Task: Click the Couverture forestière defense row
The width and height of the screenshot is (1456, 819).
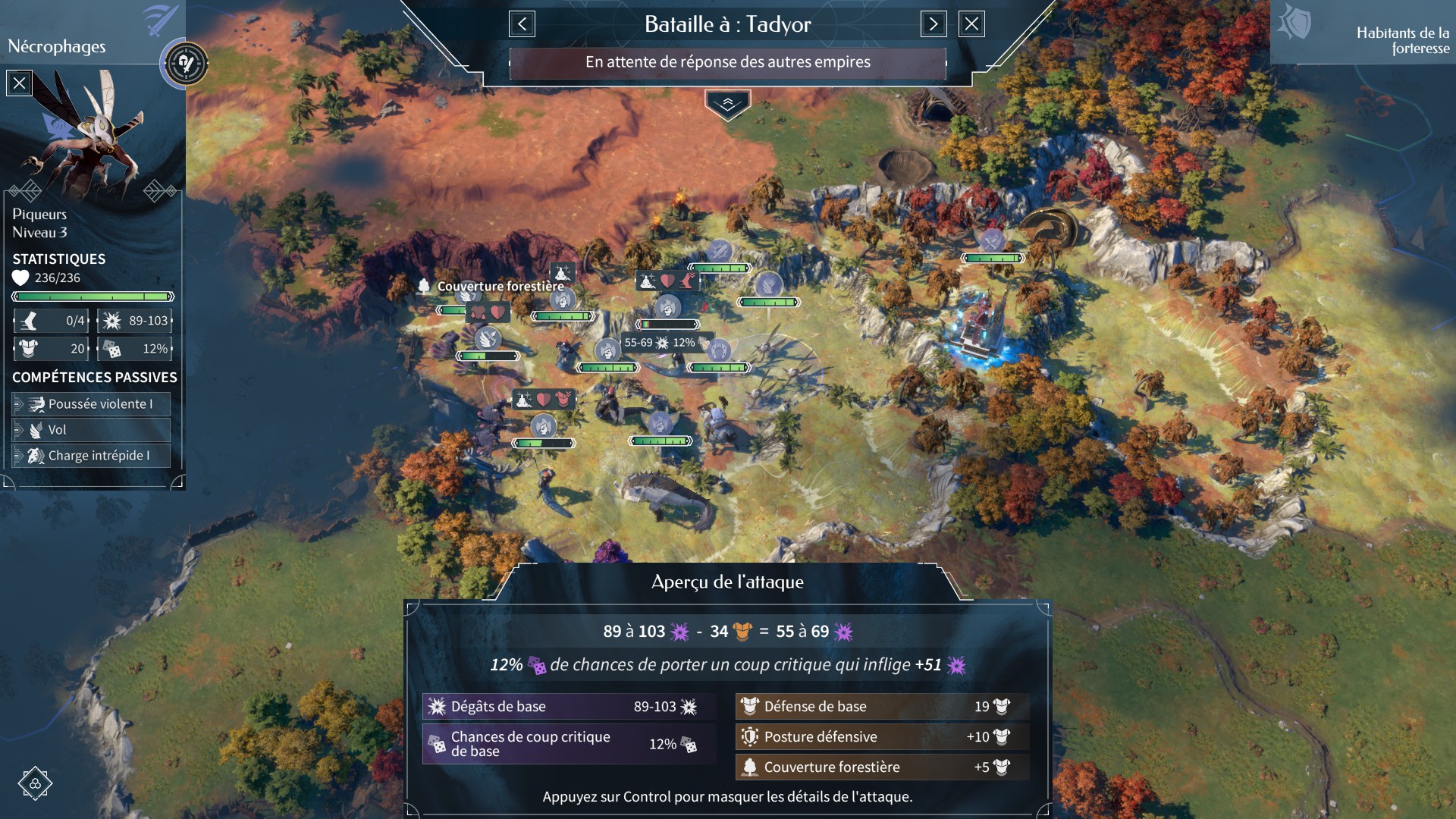Action: click(882, 767)
